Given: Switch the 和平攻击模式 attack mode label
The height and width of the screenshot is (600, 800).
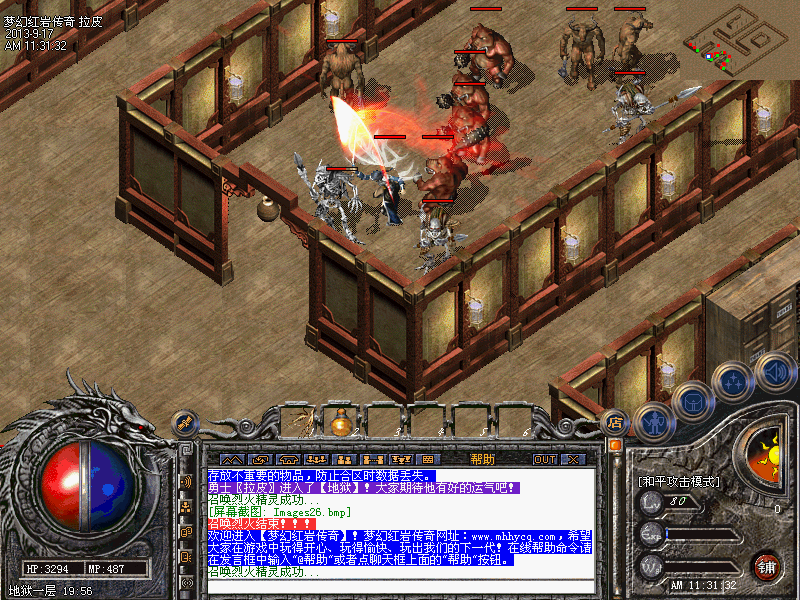Looking at the screenshot, I should (x=679, y=481).
